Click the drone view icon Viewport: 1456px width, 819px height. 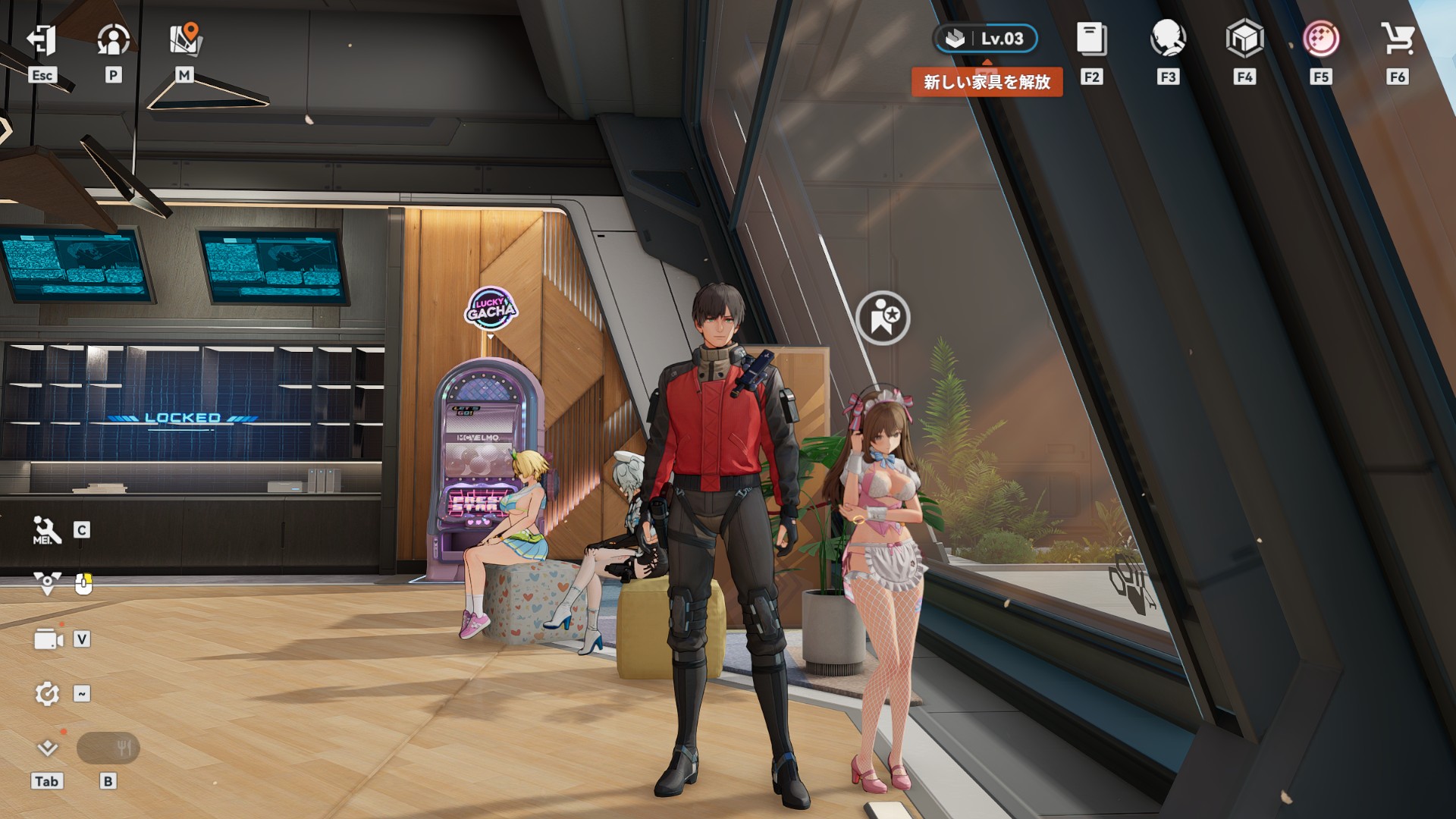pos(47,583)
